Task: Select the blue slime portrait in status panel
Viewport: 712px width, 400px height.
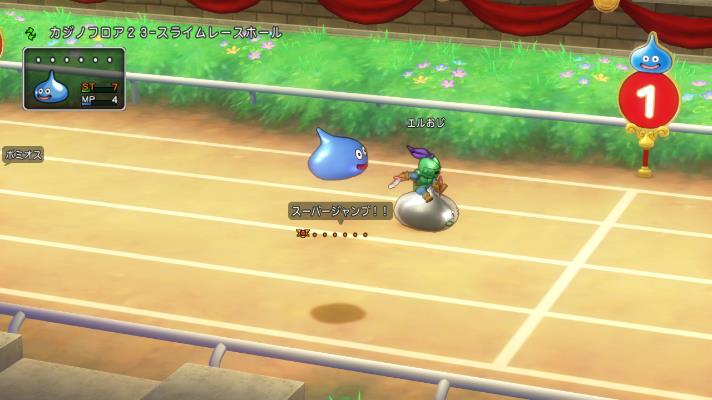Action: pyautogui.click(x=51, y=89)
